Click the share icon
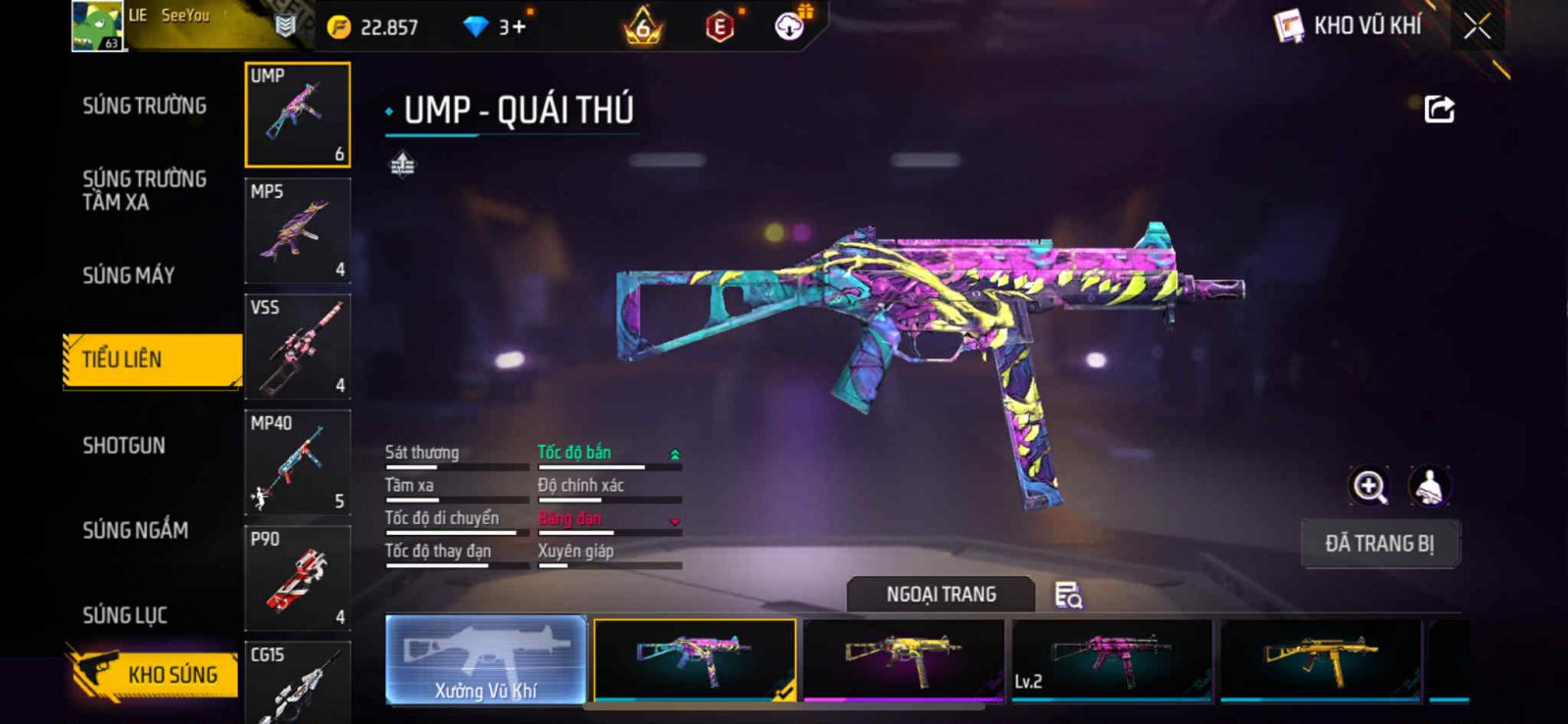Image resolution: width=1568 pixels, height=724 pixels. click(1439, 109)
